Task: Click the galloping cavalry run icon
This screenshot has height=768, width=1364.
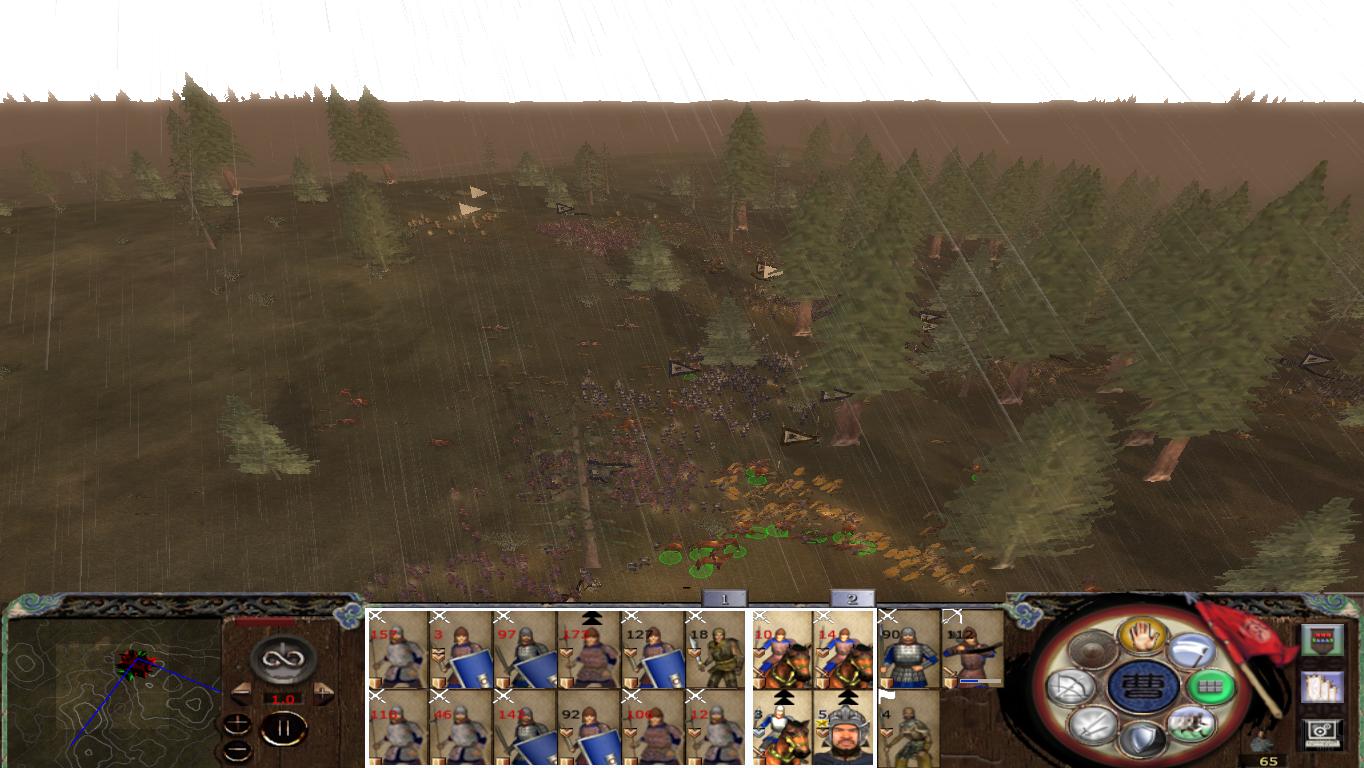Action: 1190,725
